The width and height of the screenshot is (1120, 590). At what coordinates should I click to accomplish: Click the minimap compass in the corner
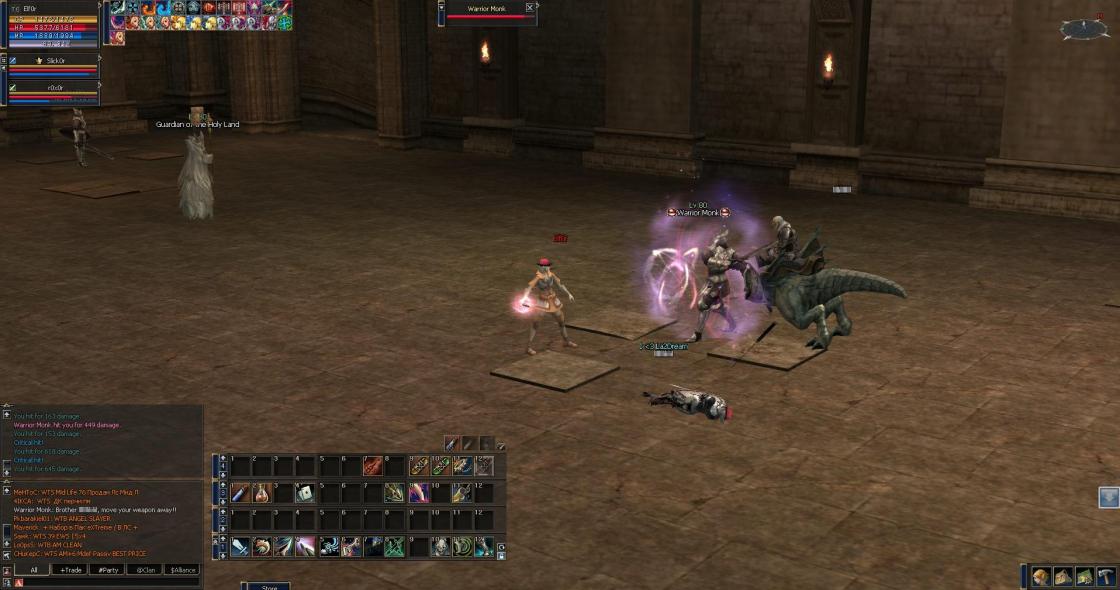click(x=1084, y=29)
